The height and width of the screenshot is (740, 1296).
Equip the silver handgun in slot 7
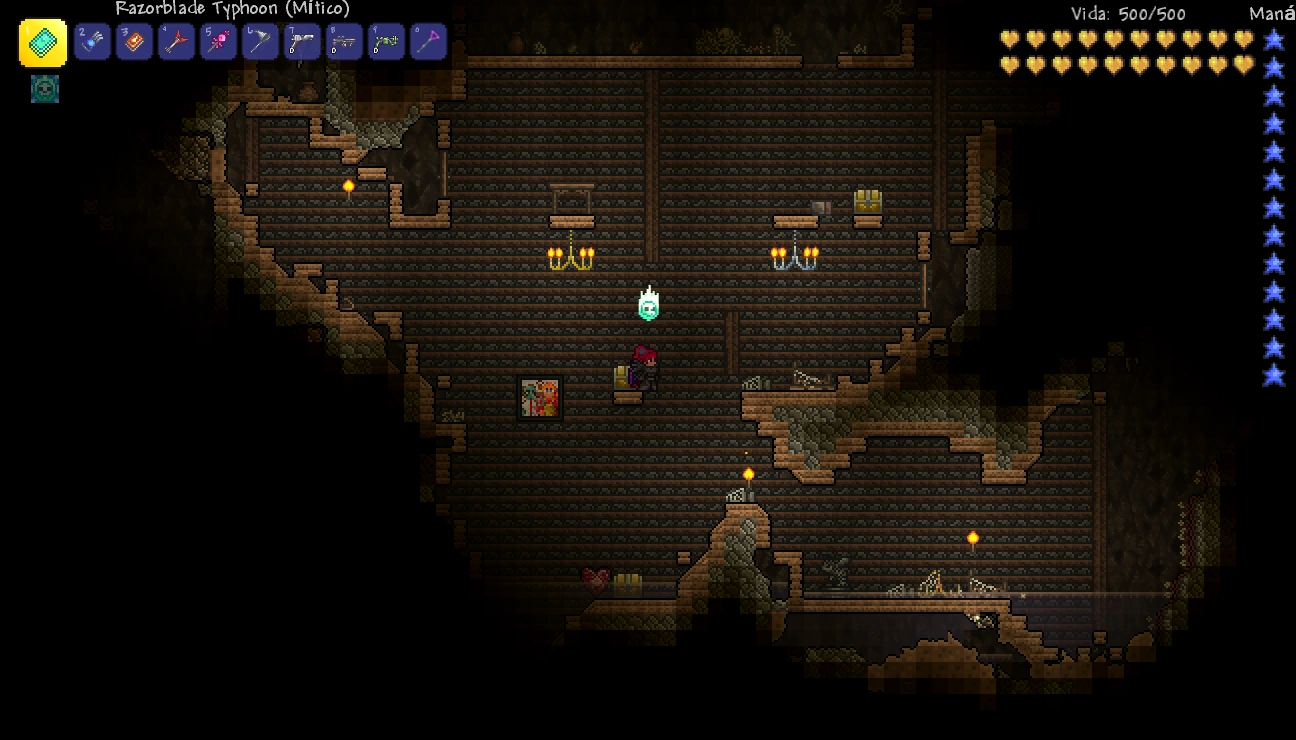coord(302,42)
